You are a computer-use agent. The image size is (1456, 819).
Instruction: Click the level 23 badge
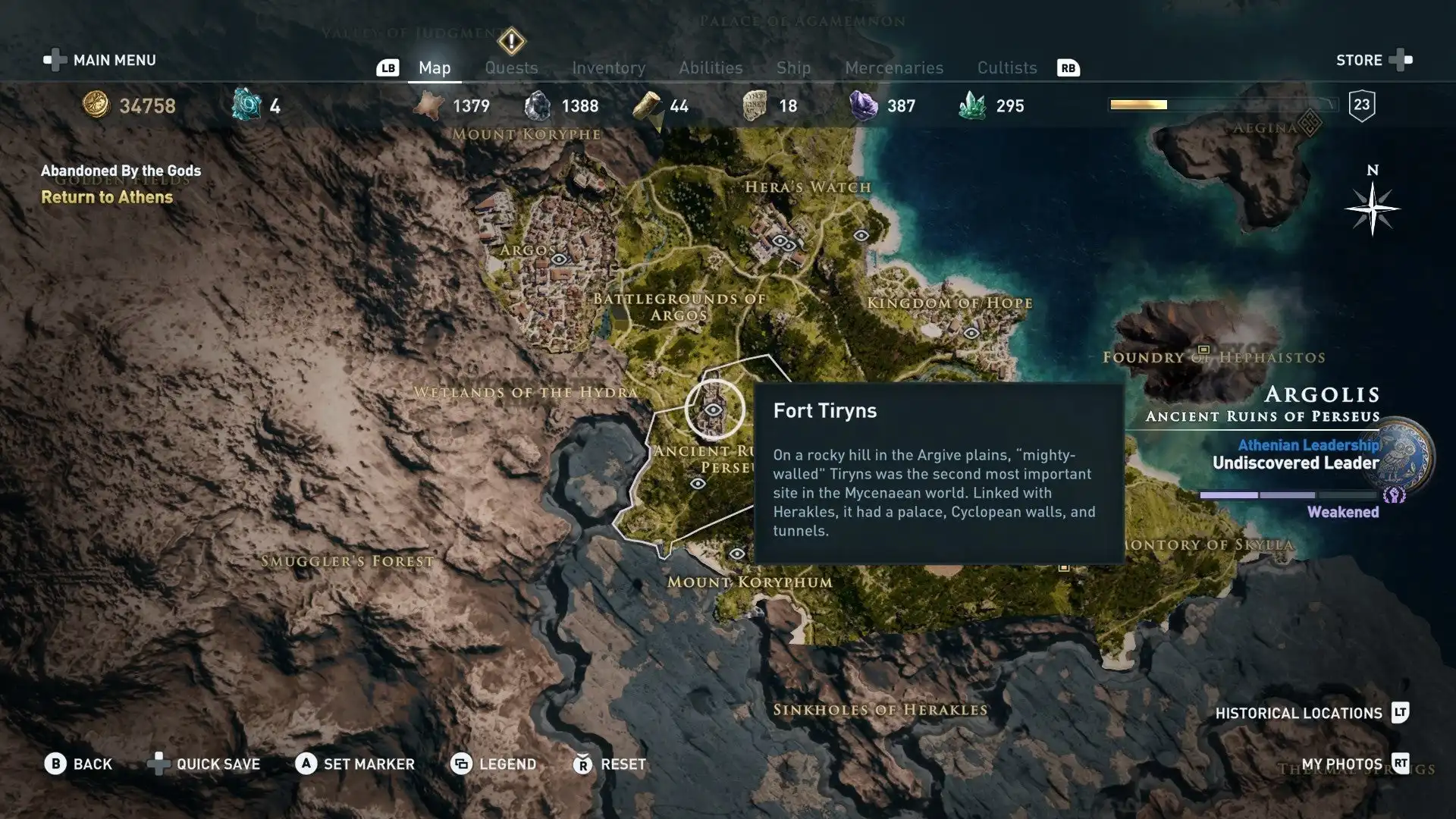click(x=1360, y=105)
